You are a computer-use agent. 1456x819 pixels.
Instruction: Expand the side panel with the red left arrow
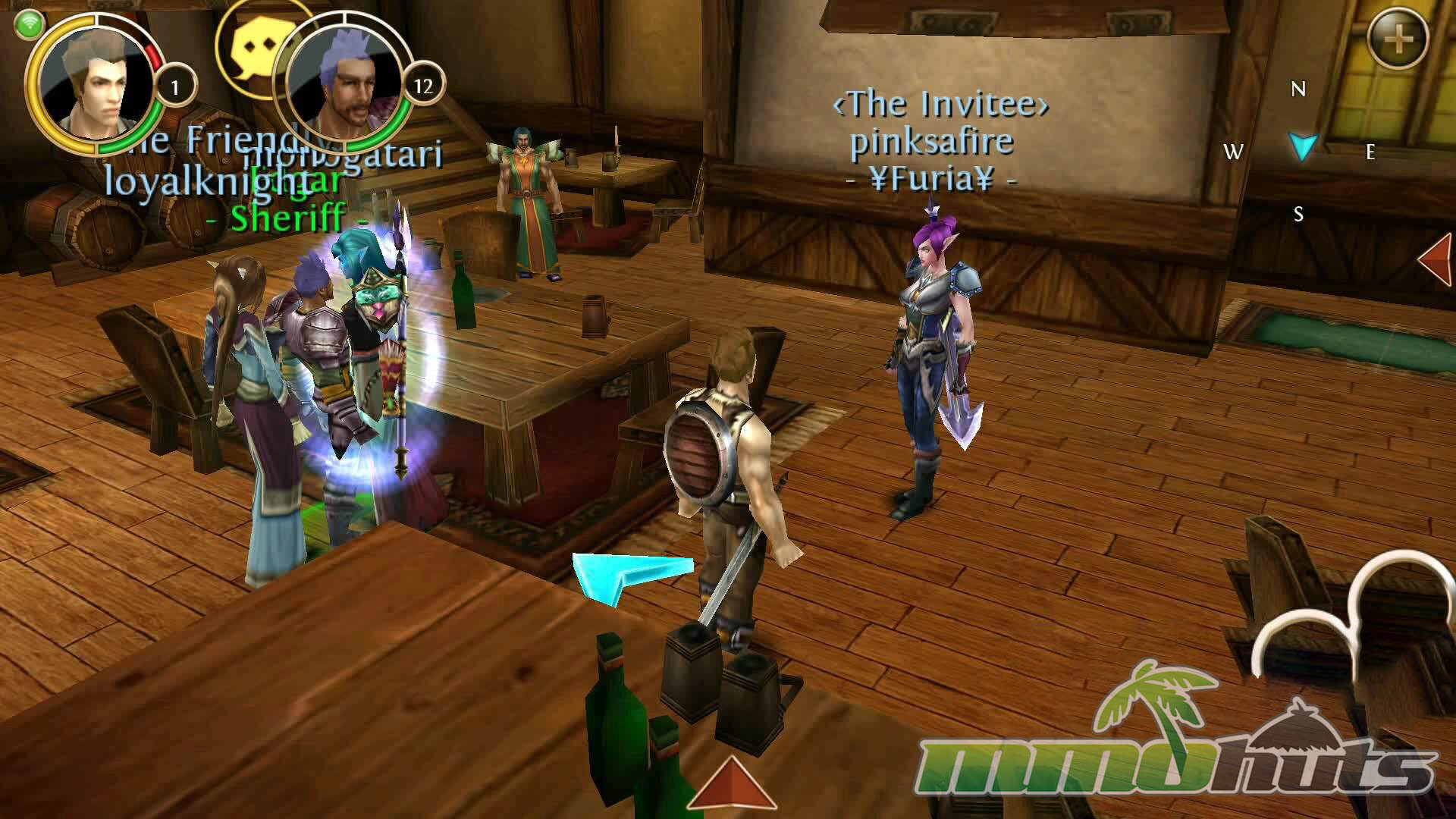[x=1436, y=259]
